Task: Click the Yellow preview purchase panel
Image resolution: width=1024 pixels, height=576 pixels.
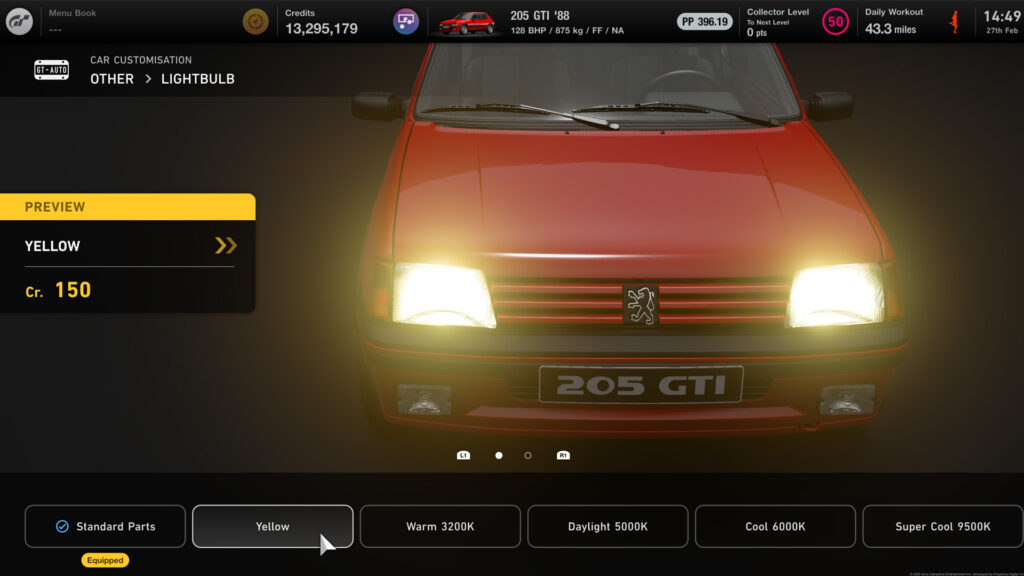Action: (128, 253)
